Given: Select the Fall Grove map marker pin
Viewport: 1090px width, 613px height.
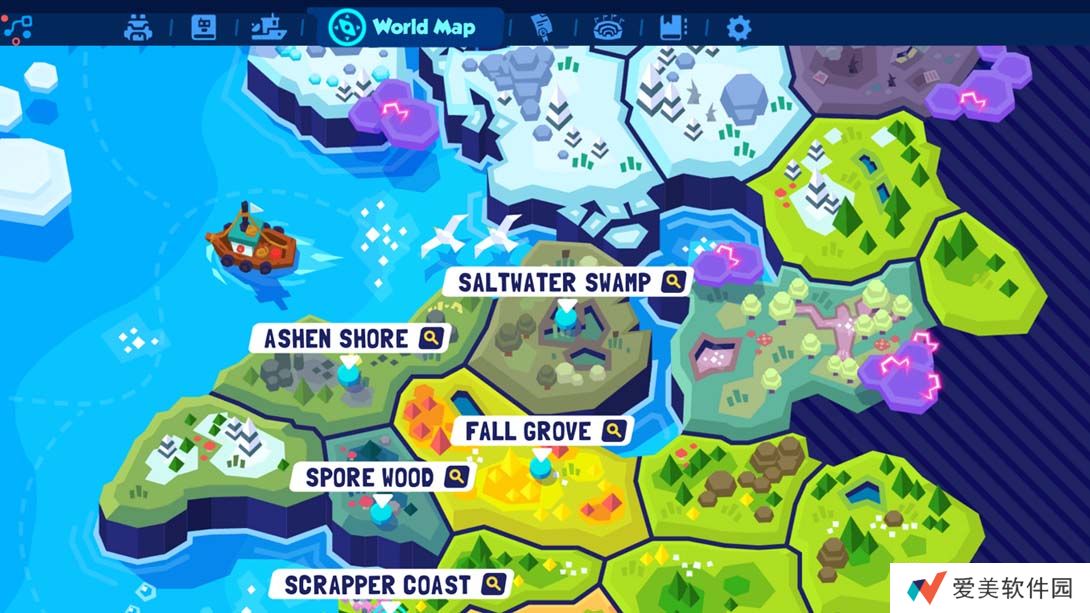Looking at the screenshot, I should point(541,465).
